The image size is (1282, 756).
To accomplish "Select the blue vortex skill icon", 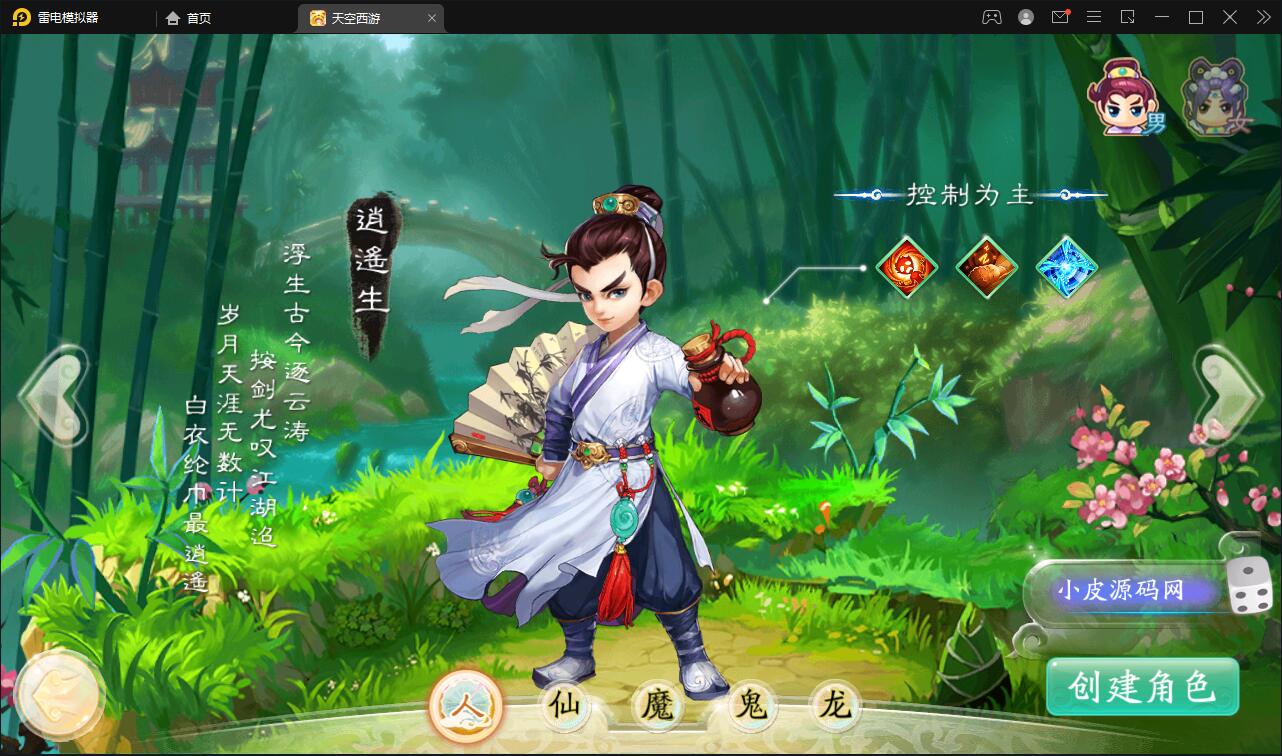I will 1066,268.
